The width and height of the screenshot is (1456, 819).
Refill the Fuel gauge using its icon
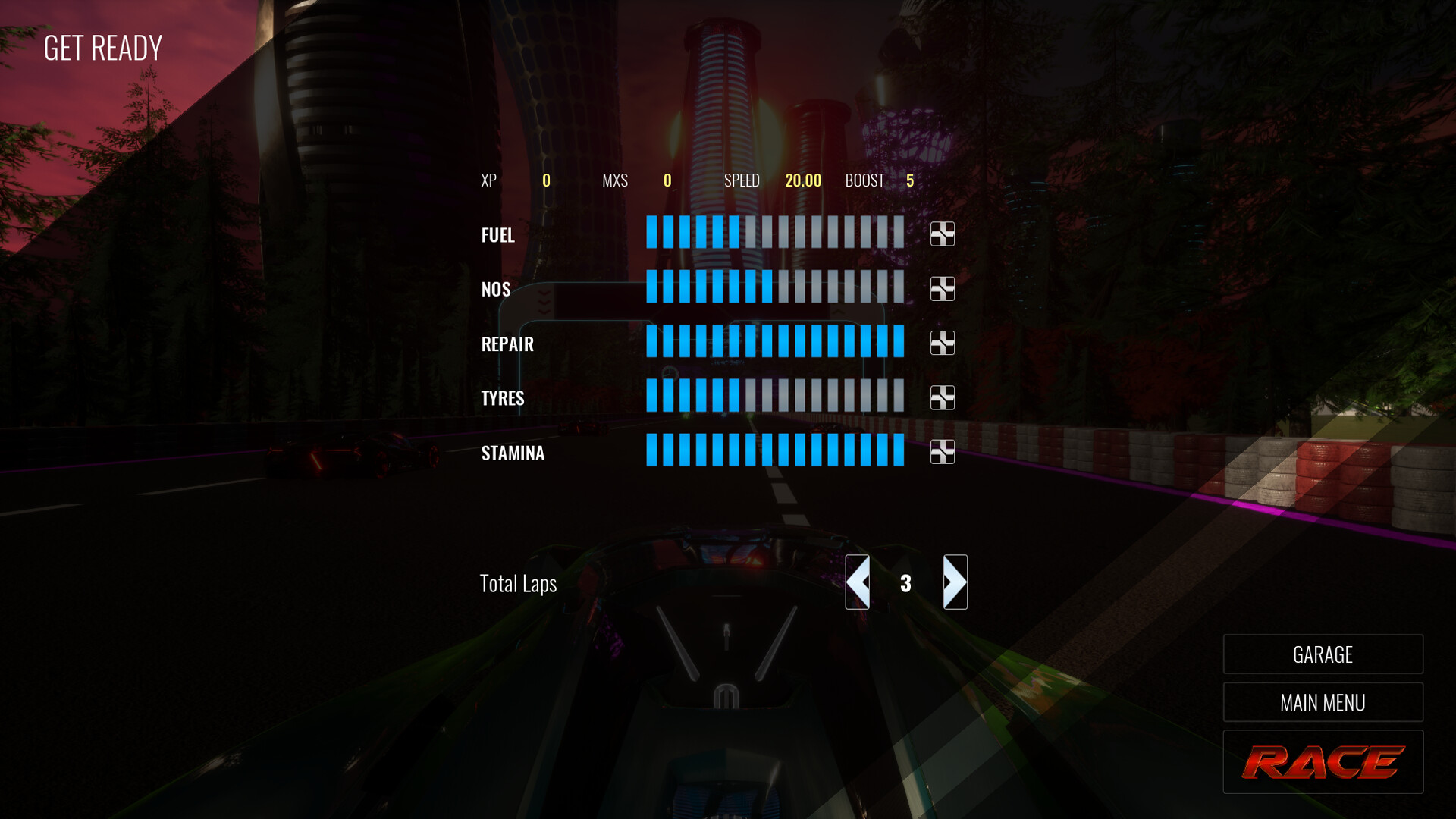943,235
